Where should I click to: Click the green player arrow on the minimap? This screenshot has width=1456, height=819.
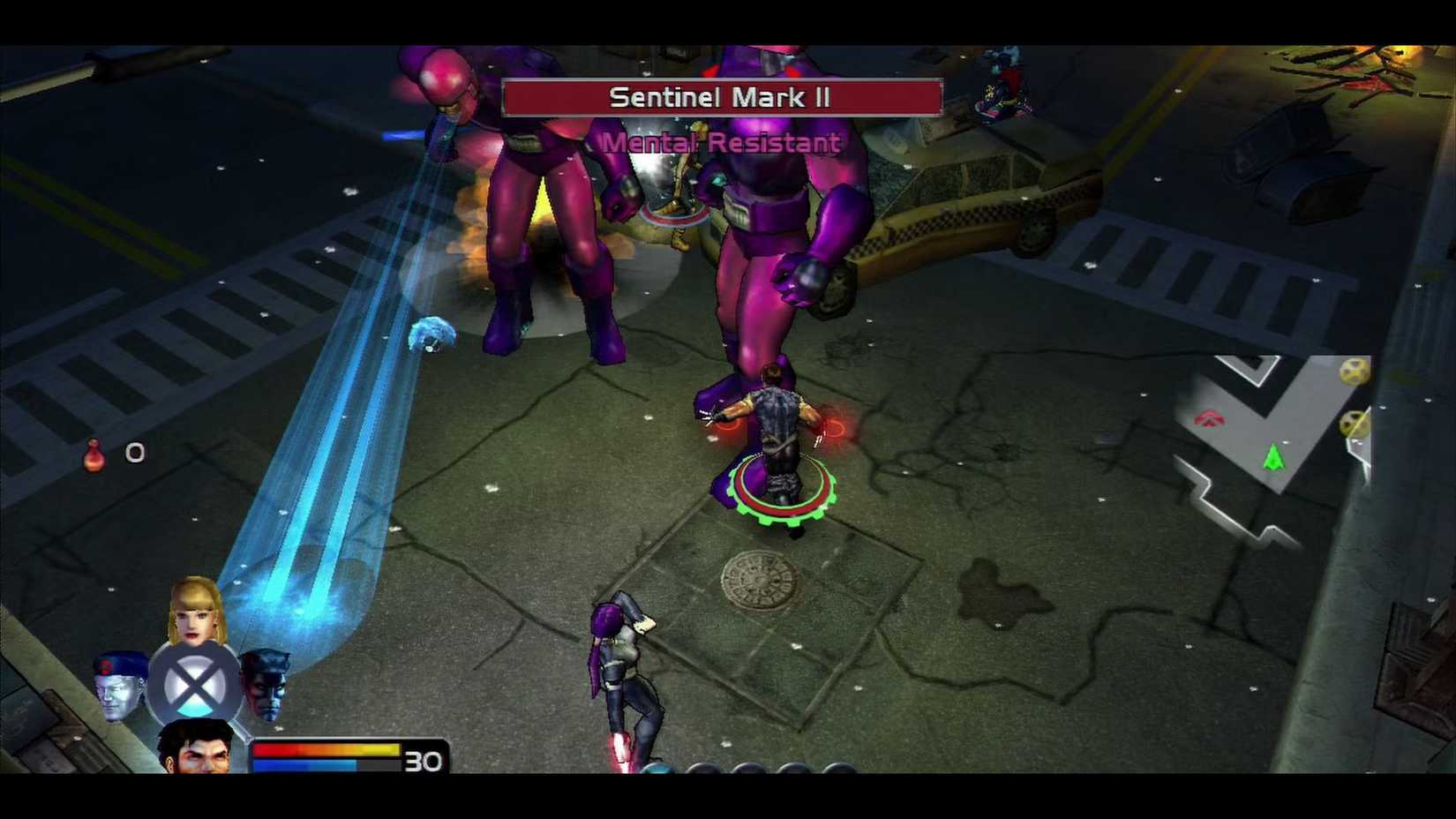(x=1273, y=456)
